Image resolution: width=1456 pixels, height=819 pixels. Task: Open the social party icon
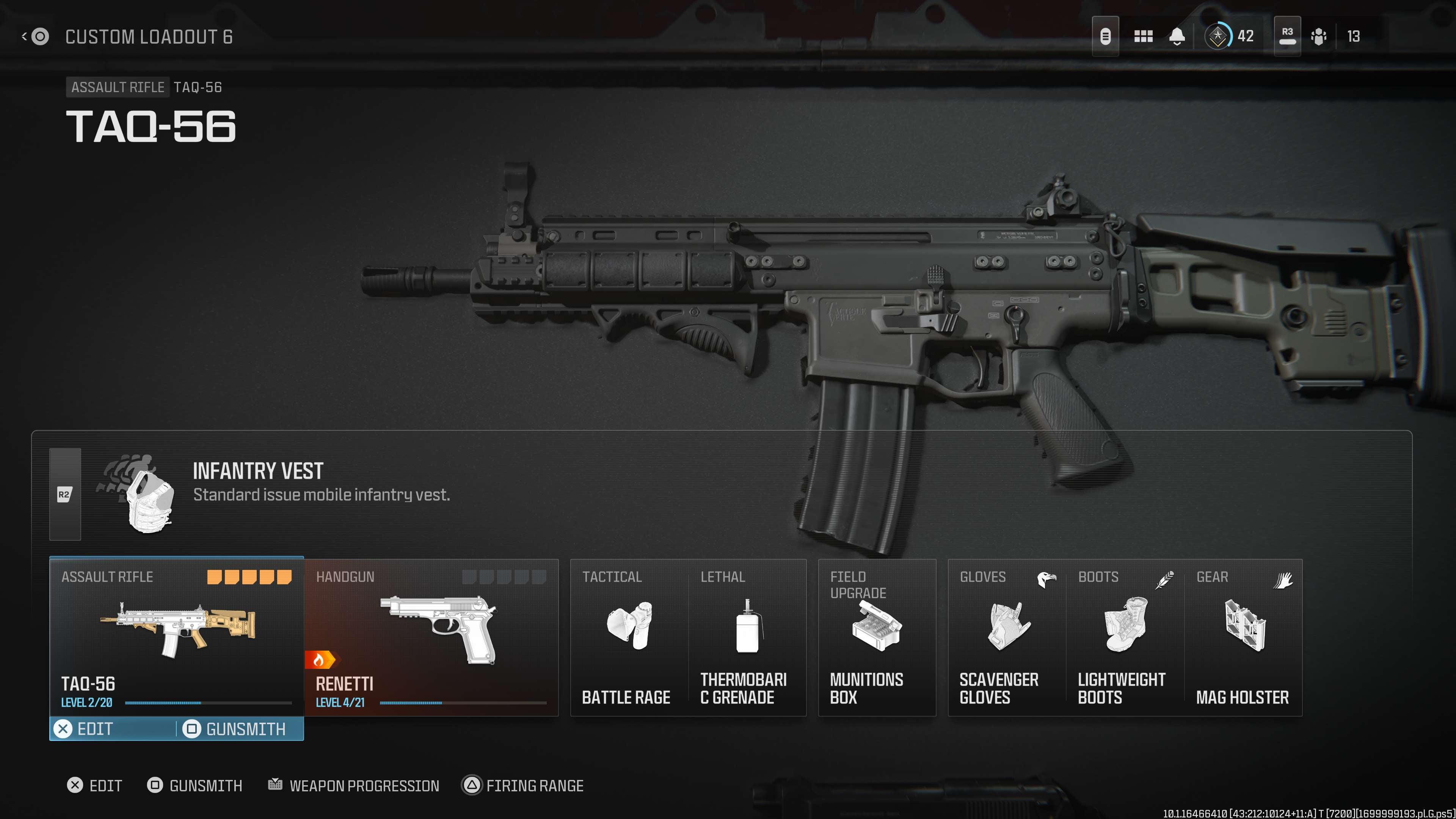(x=1319, y=37)
